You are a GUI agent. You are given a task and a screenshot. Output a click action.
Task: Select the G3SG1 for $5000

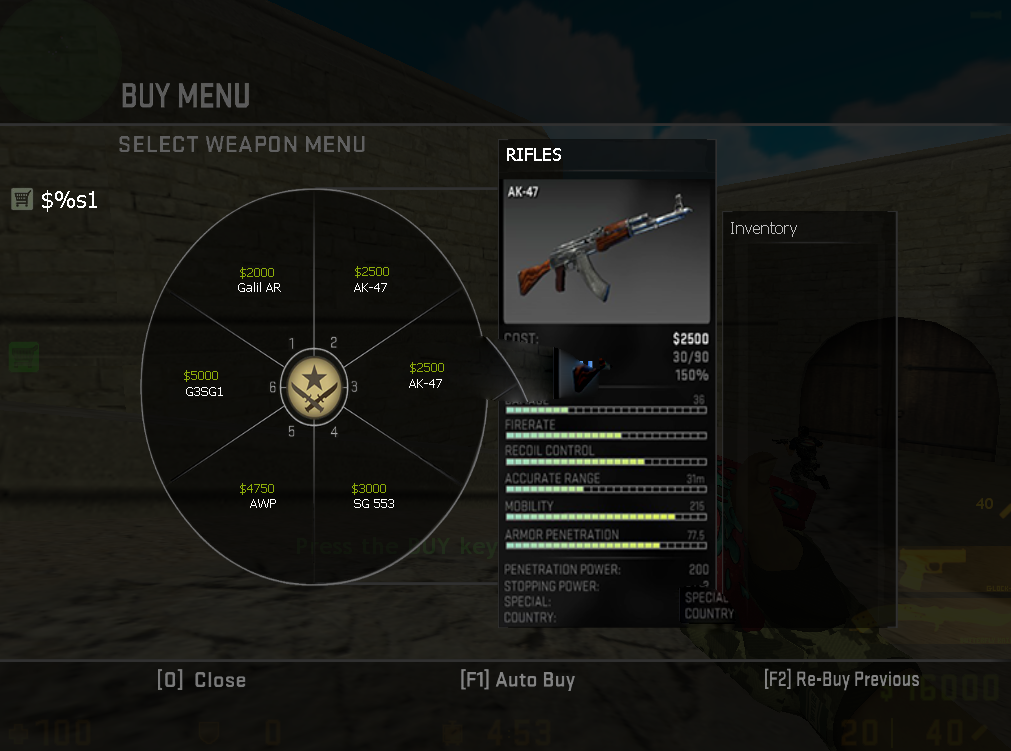(x=203, y=384)
